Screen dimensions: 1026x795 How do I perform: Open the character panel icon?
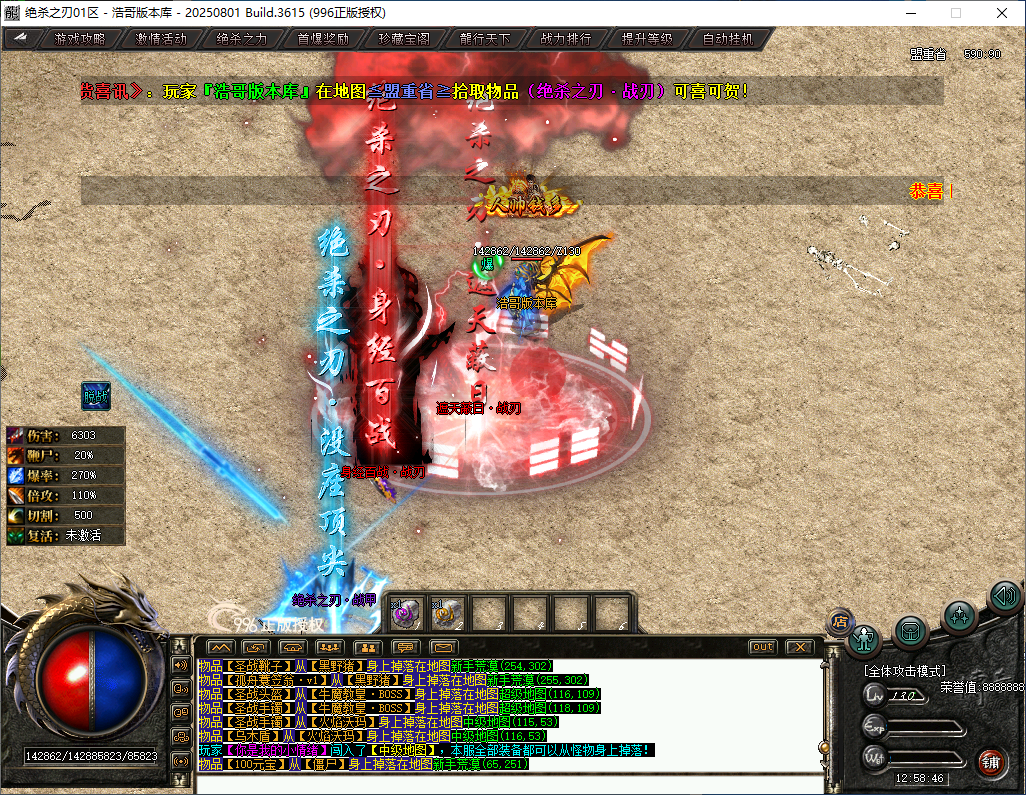(x=864, y=637)
